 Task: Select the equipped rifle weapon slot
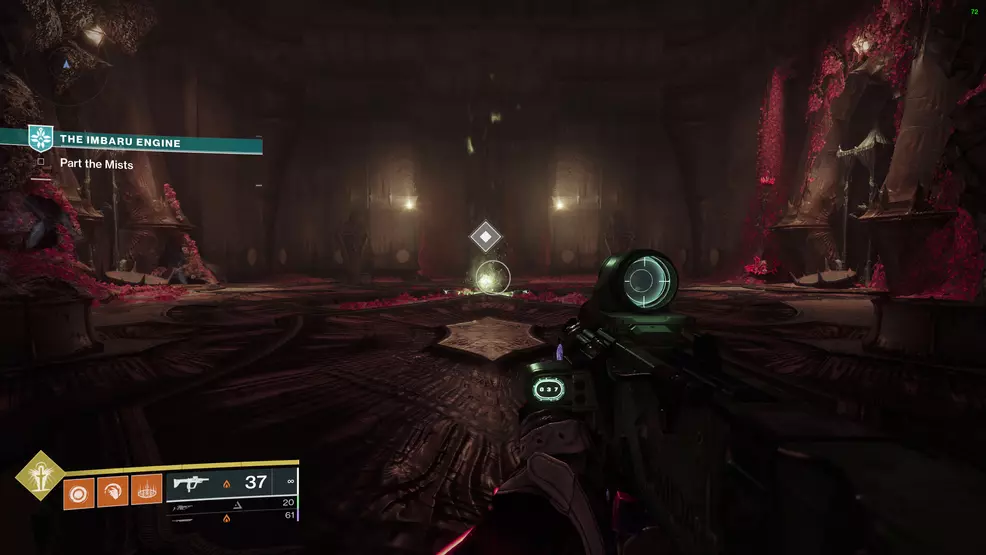click(x=232, y=483)
